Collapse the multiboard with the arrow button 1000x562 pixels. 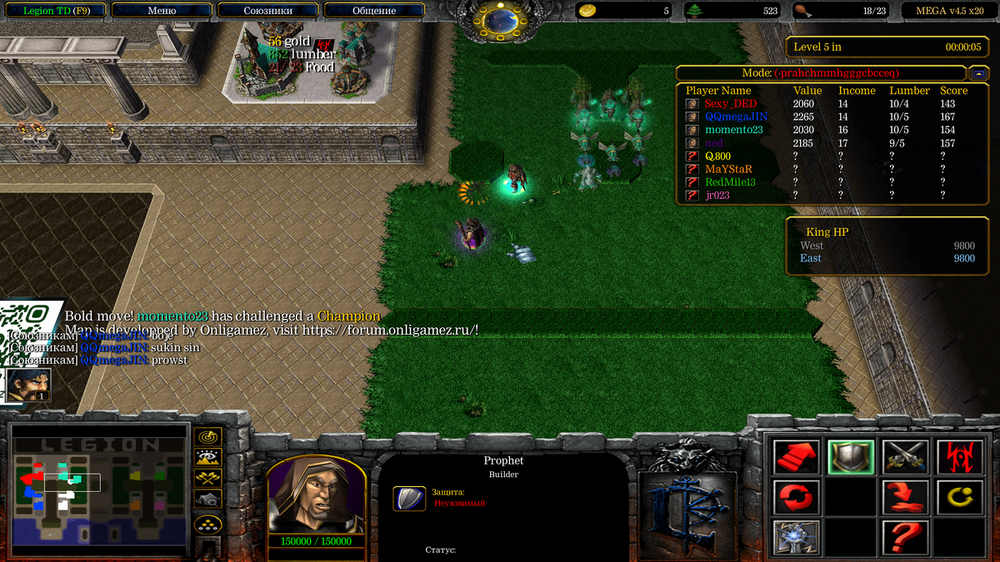979,73
